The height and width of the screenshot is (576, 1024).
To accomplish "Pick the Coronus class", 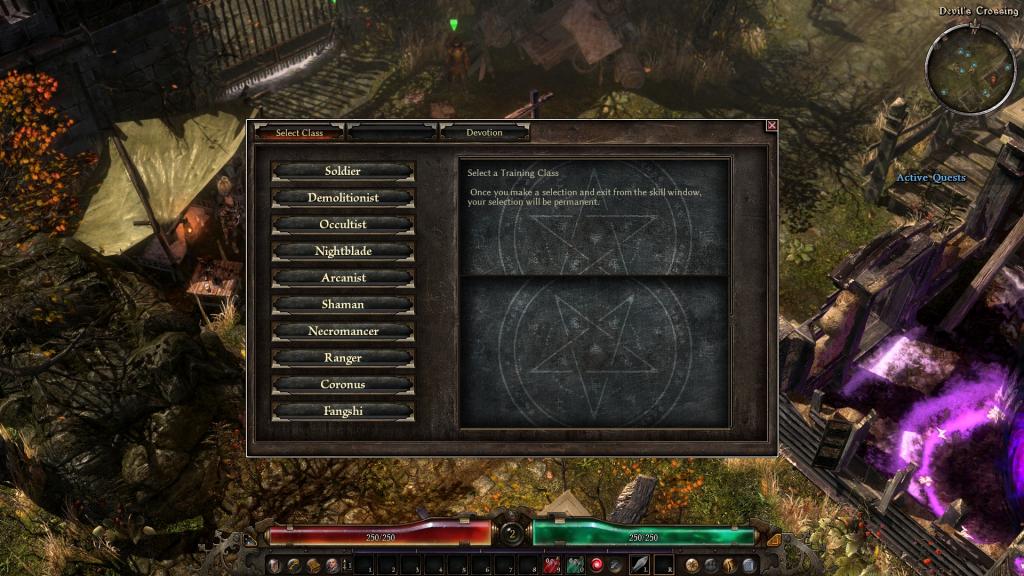I will [x=342, y=384].
